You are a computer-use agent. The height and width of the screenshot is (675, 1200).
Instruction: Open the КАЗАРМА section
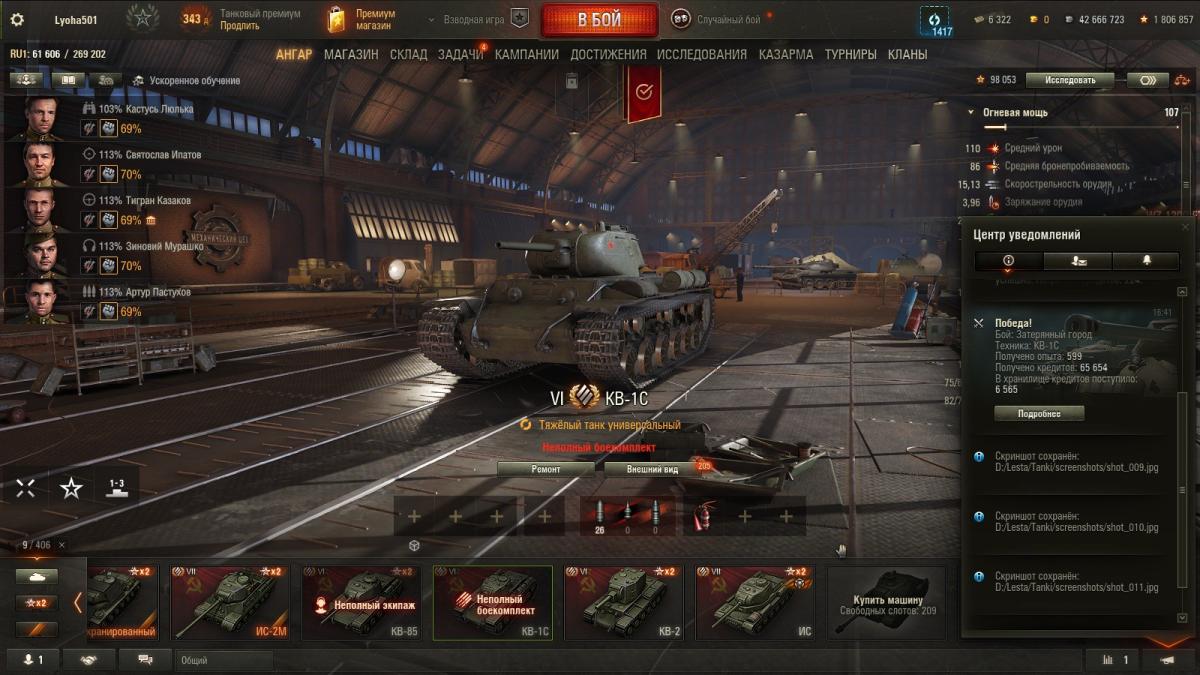(x=785, y=55)
